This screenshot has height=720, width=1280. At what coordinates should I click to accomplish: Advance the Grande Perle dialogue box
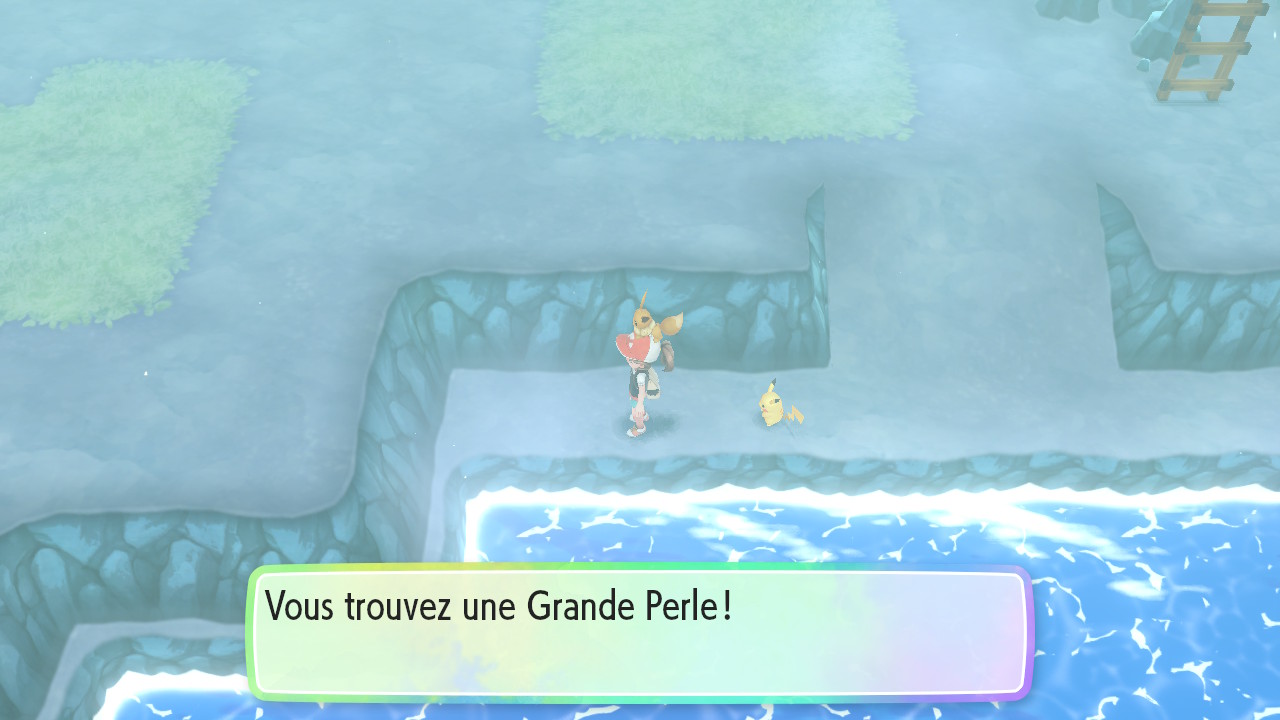[639, 633]
